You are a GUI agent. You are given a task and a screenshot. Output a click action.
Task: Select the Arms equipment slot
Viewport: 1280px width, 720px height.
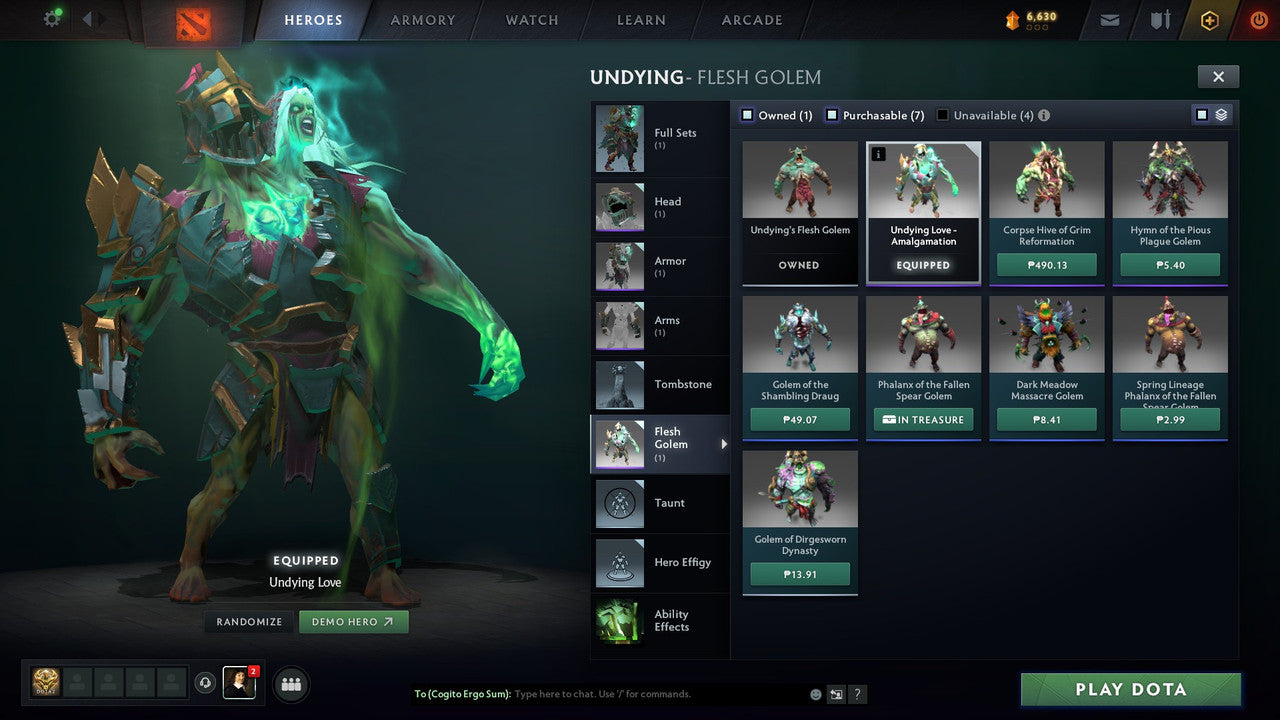[x=620, y=325]
